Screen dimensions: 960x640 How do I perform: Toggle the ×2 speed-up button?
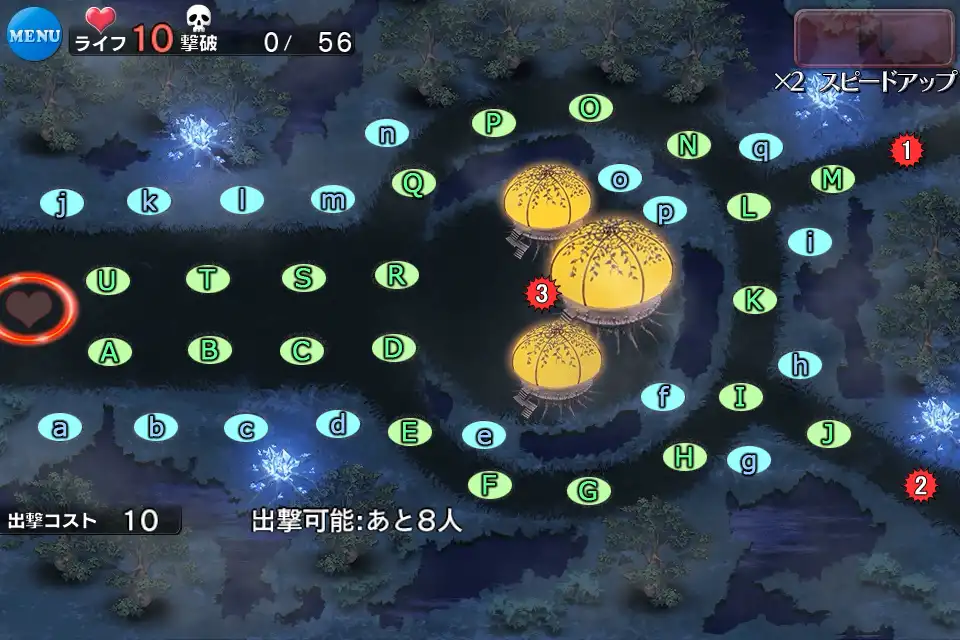(x=874, y=39)
